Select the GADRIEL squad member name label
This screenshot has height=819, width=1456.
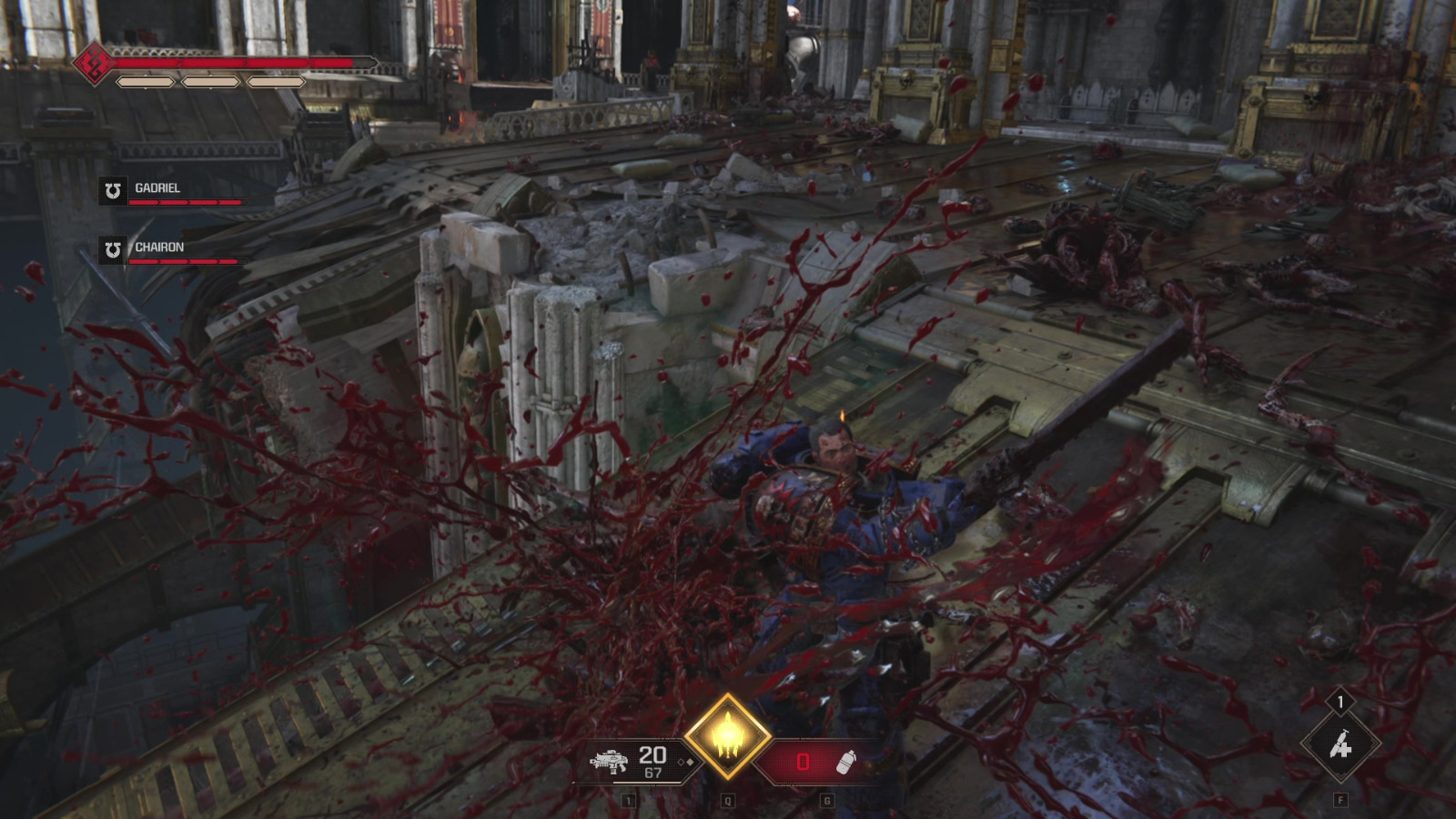[159, 187]
